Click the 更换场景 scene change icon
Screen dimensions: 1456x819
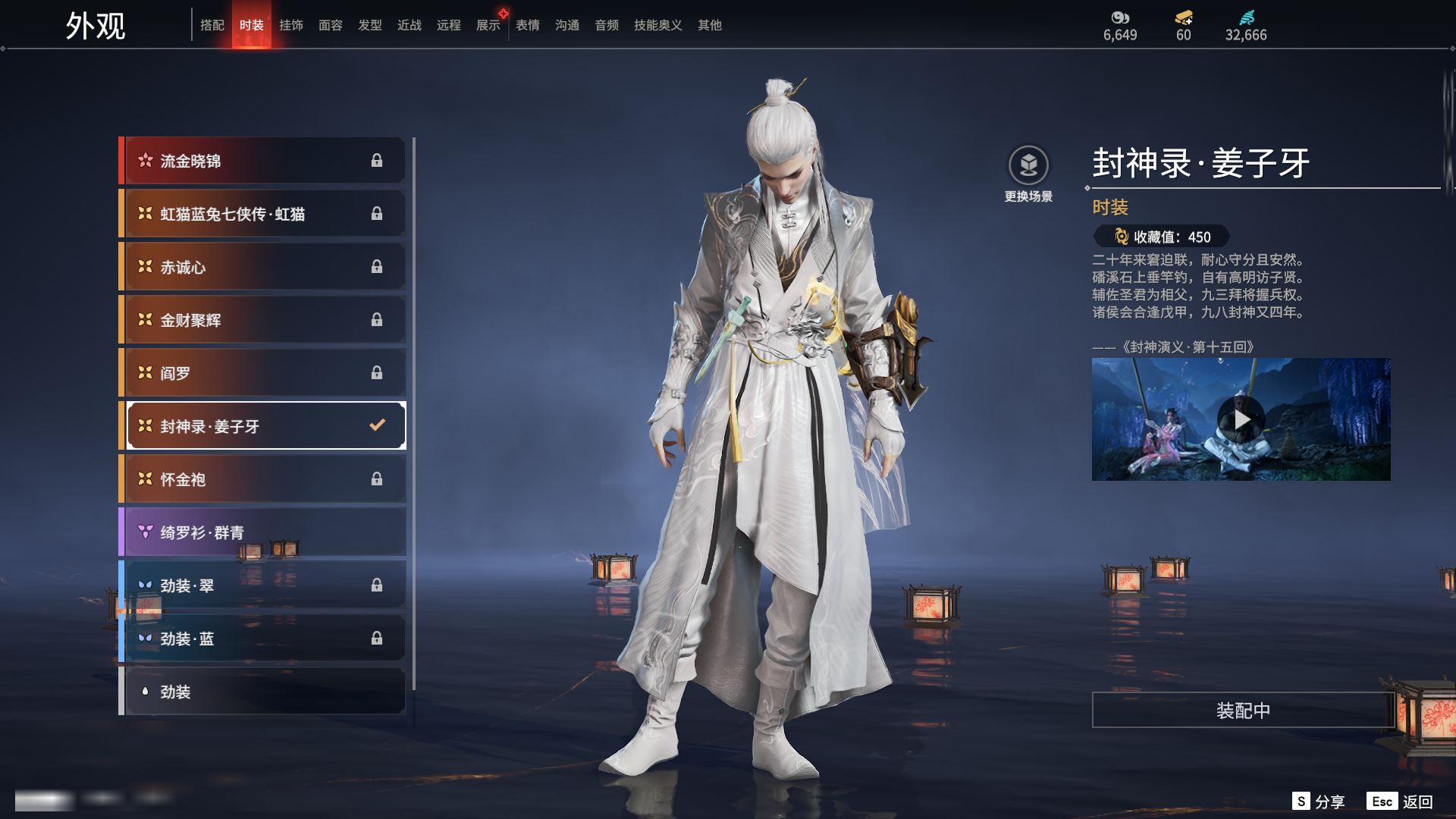(x=1028, y=166)
